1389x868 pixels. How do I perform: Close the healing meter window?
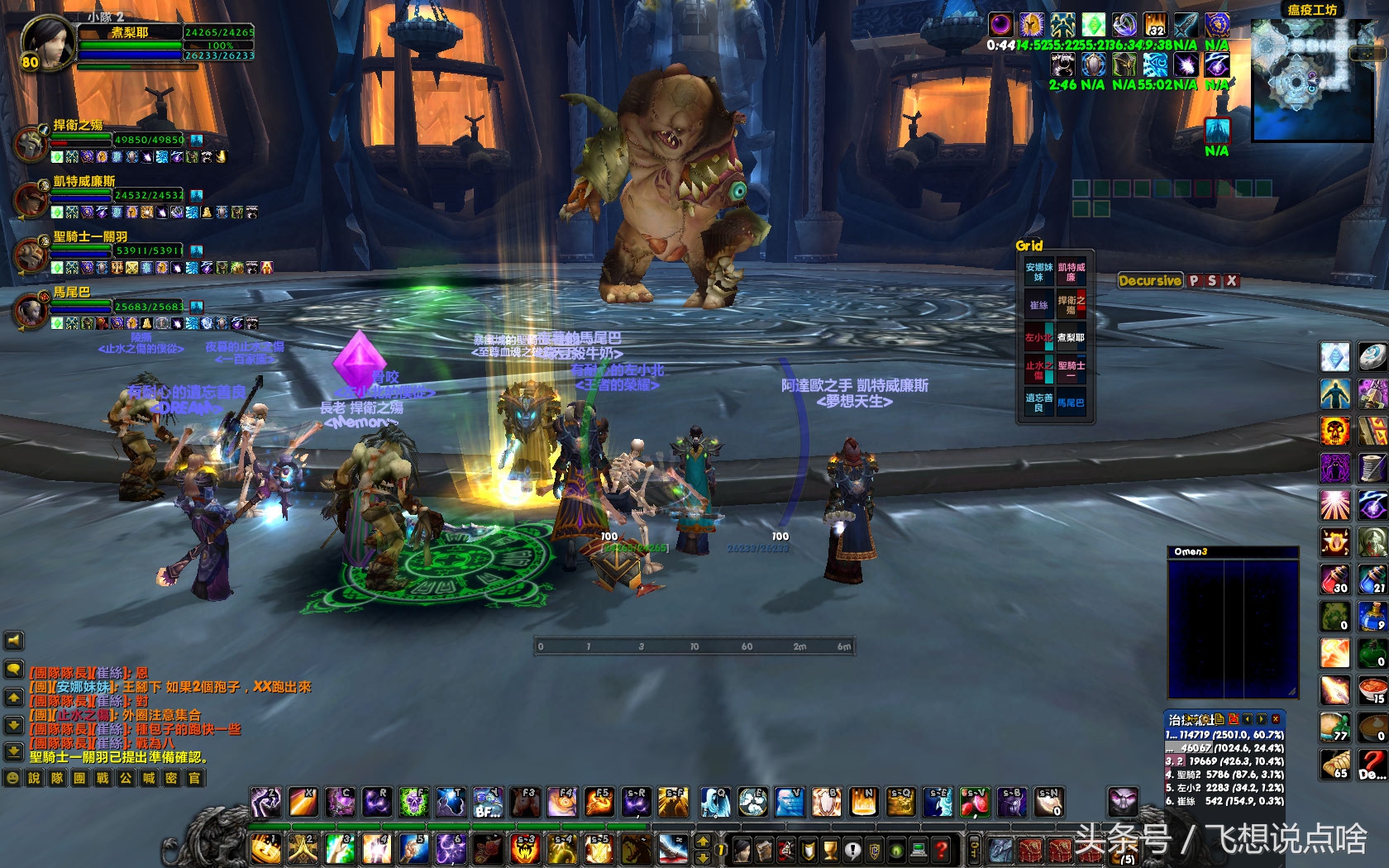pos(1276,719)
